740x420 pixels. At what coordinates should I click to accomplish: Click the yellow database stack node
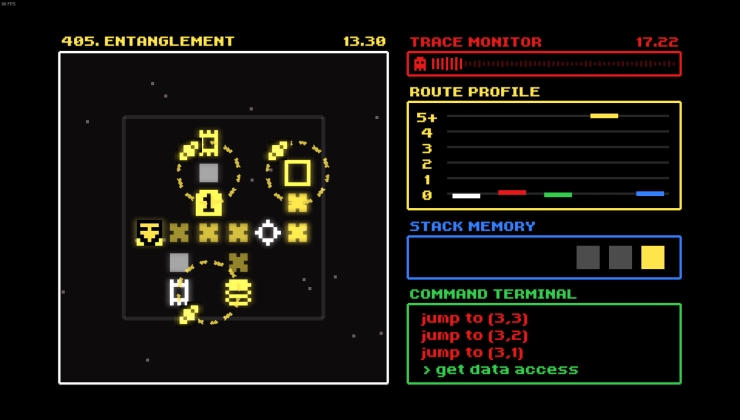click(238, 292)
